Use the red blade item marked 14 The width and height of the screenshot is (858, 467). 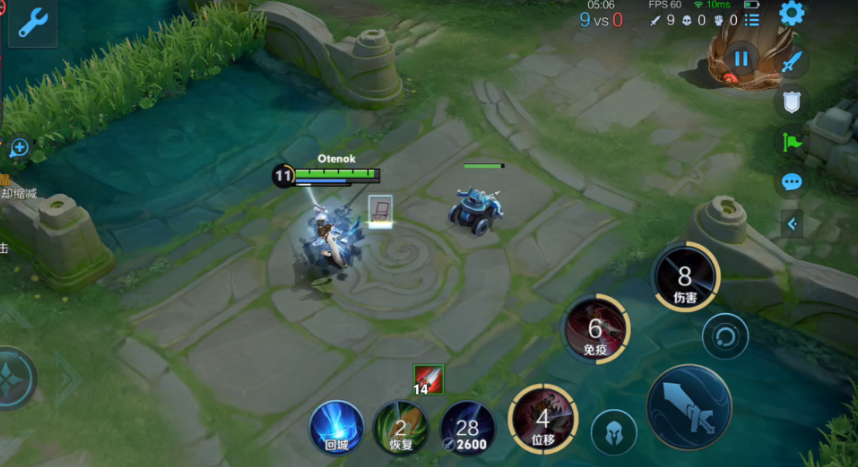coord(428,378)
